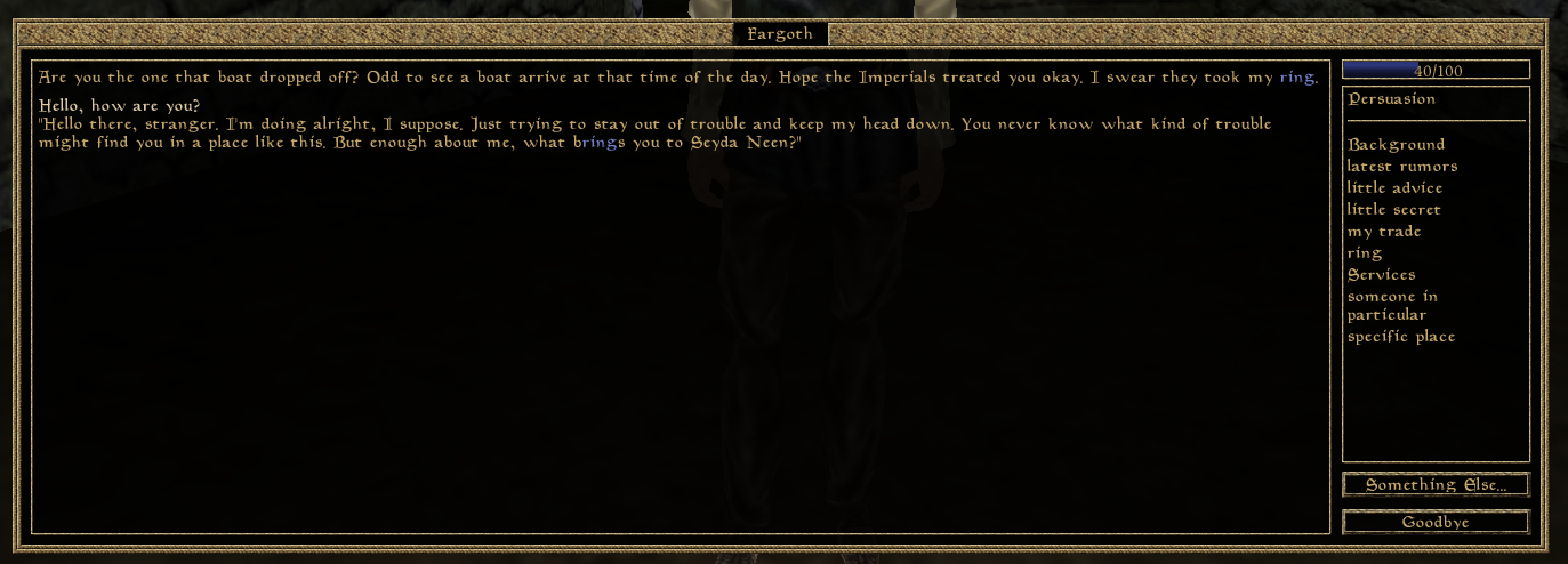The image size is (1568, 564).
Task: Ask Fargoth about my trade
Action: [x=1384, y=232]
